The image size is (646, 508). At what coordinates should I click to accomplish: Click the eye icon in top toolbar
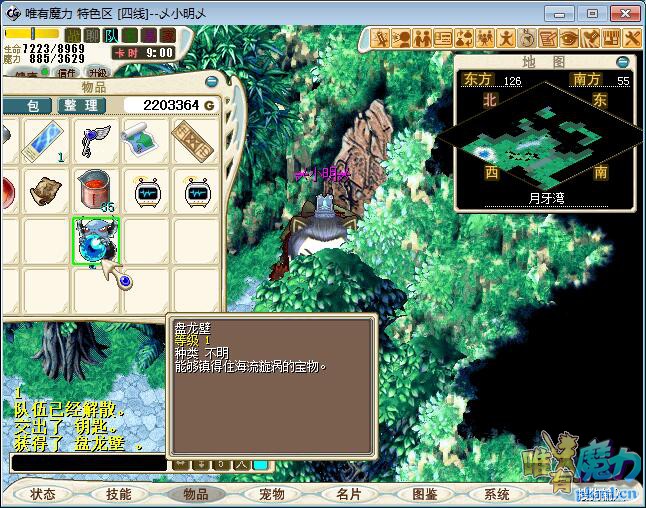pos(568,39)
